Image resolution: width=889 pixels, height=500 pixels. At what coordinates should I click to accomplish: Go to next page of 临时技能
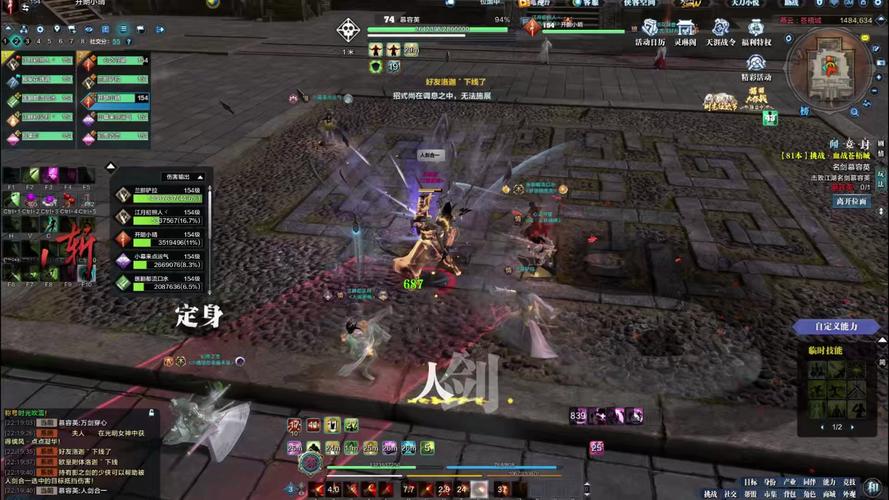click(852, 427)
